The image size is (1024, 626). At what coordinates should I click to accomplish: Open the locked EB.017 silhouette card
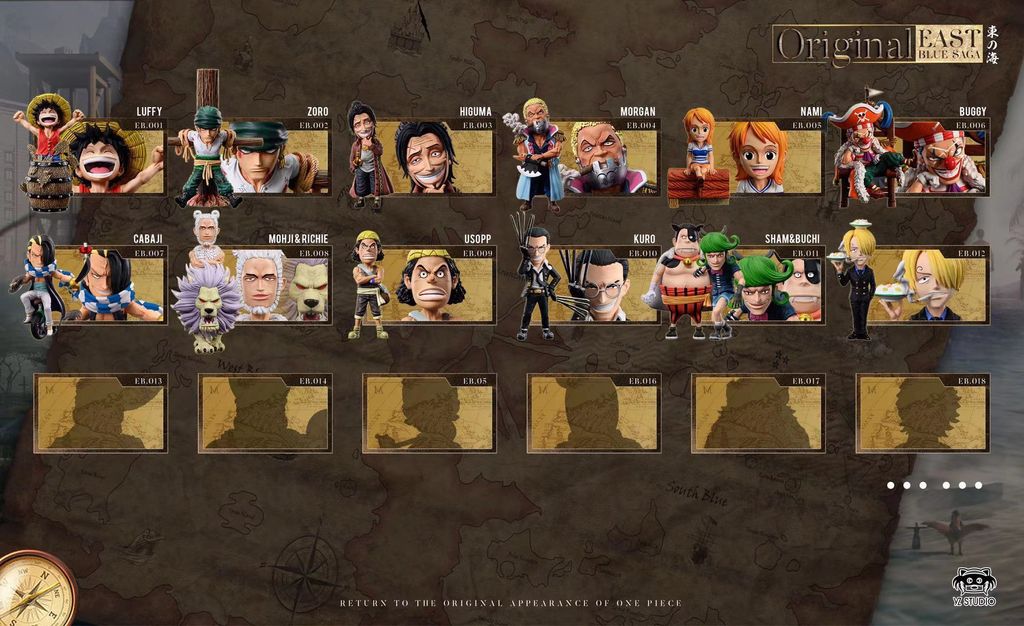click(x=759, y=413)
